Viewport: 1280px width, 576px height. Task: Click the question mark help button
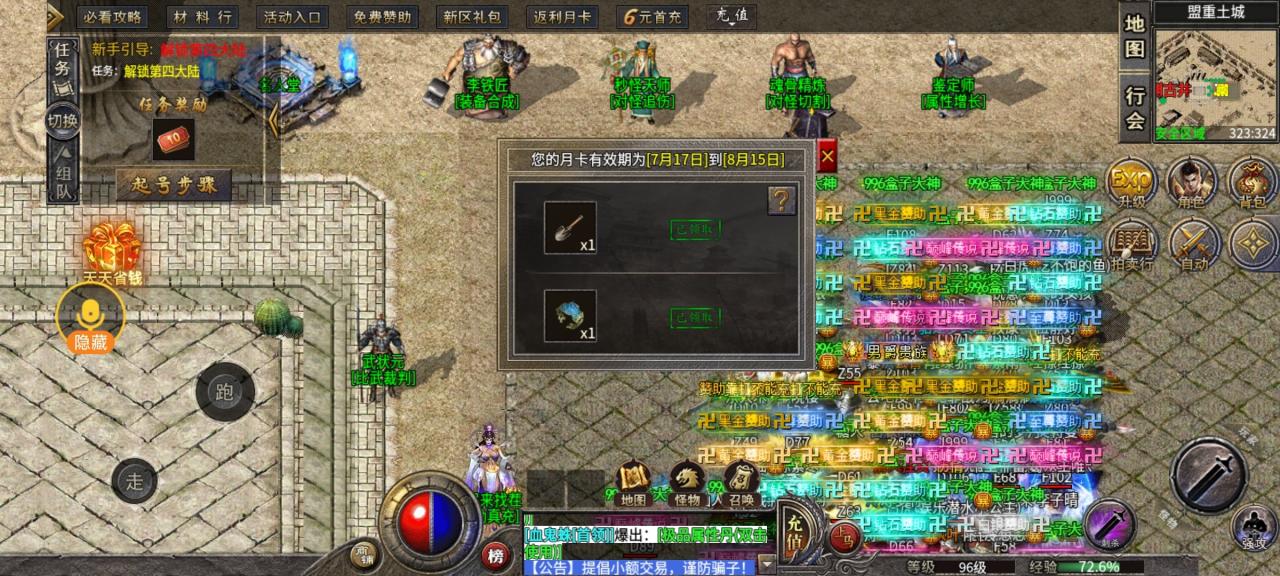tap(781, 201)
